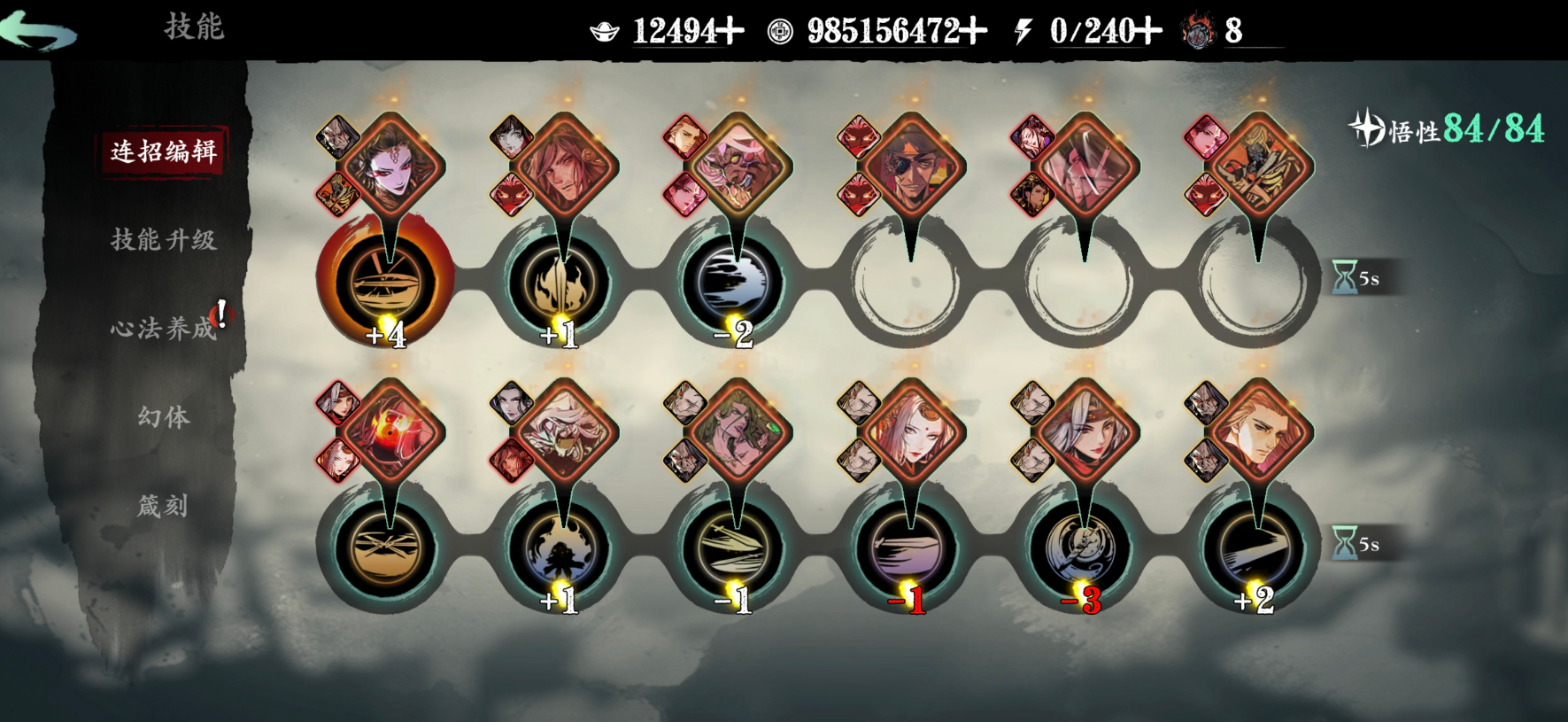Viewport: 1568px width, 722px height.
Task: Select the eyepatch man portrait
Action: [910, 166]
